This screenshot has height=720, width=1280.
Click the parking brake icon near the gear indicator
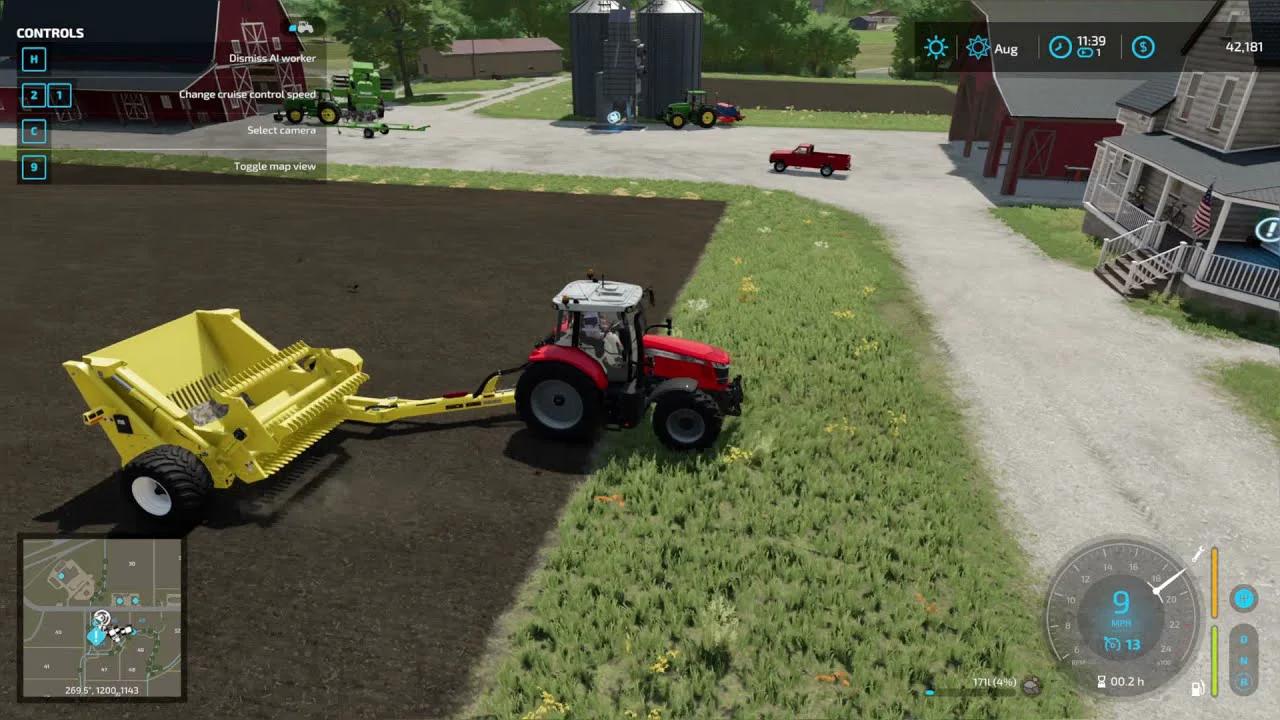tap(1244, 597)
